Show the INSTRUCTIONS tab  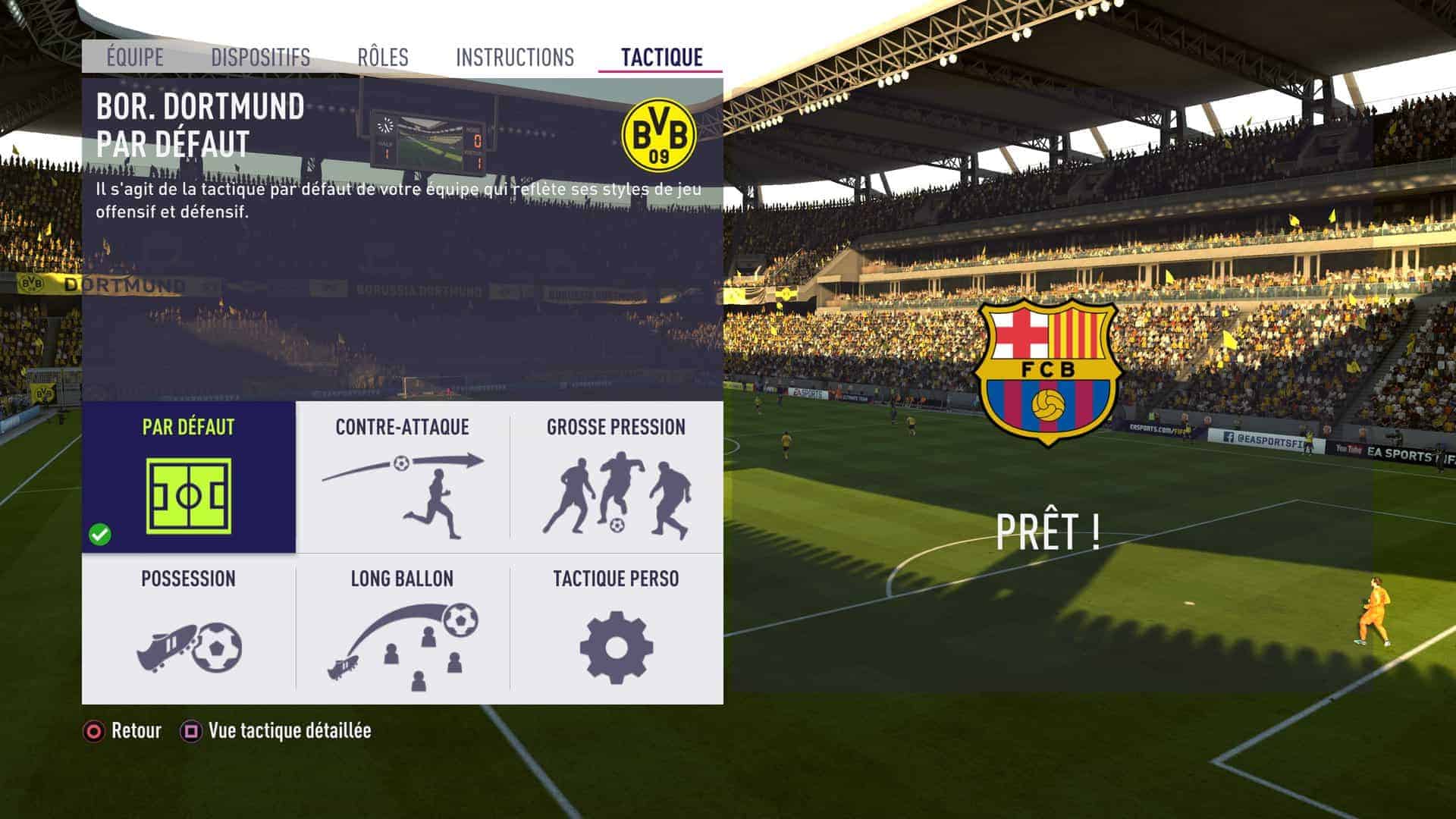pos(515,58)
